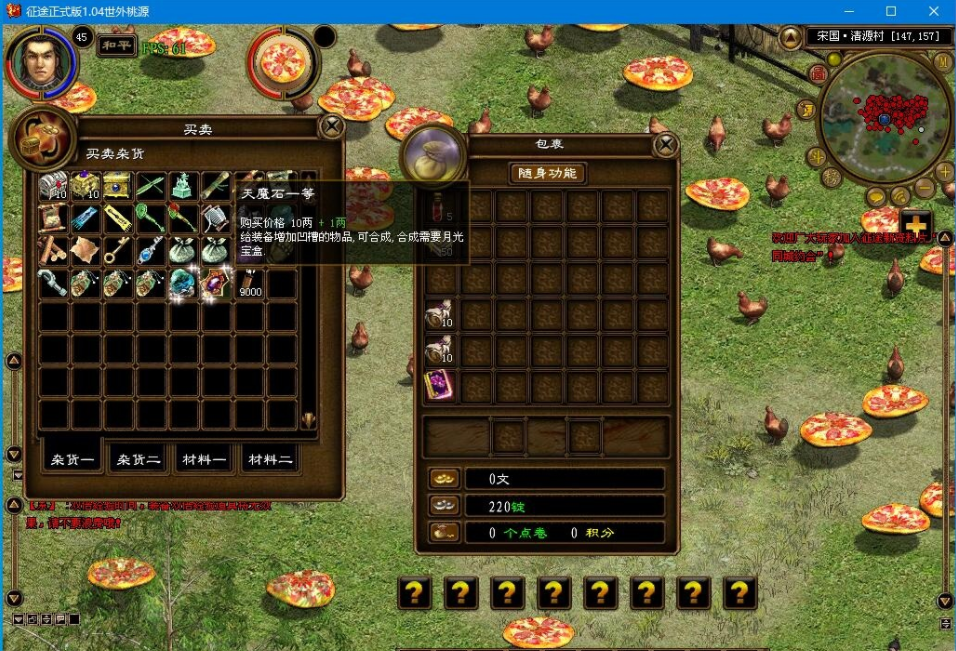Image resolution: width=956 pixels, height=651 pixels.
Task: Pick the silver treasure chest shop item
Action: click(x=53, y=186)
